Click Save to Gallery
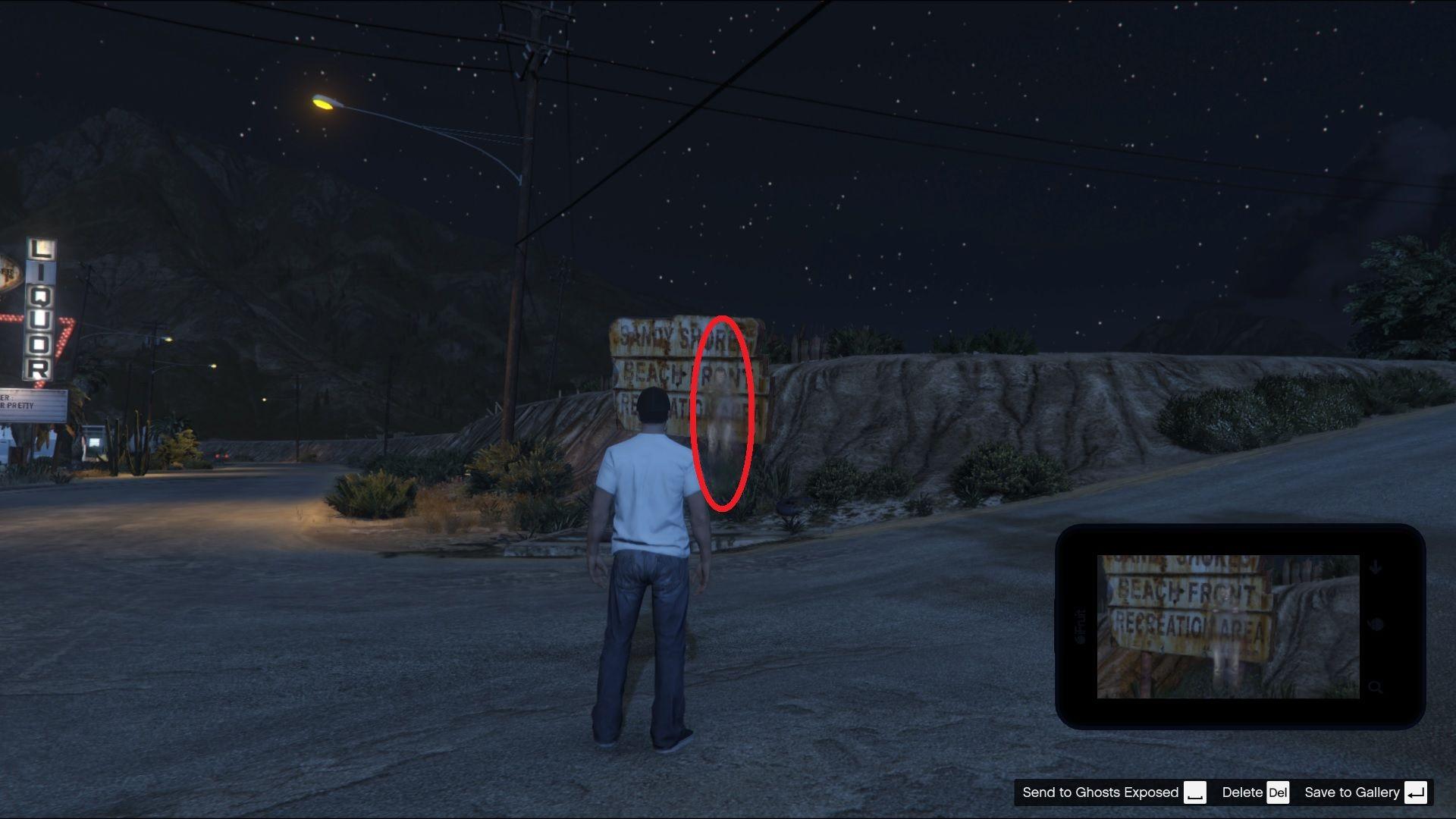 tap(1353, 792)
